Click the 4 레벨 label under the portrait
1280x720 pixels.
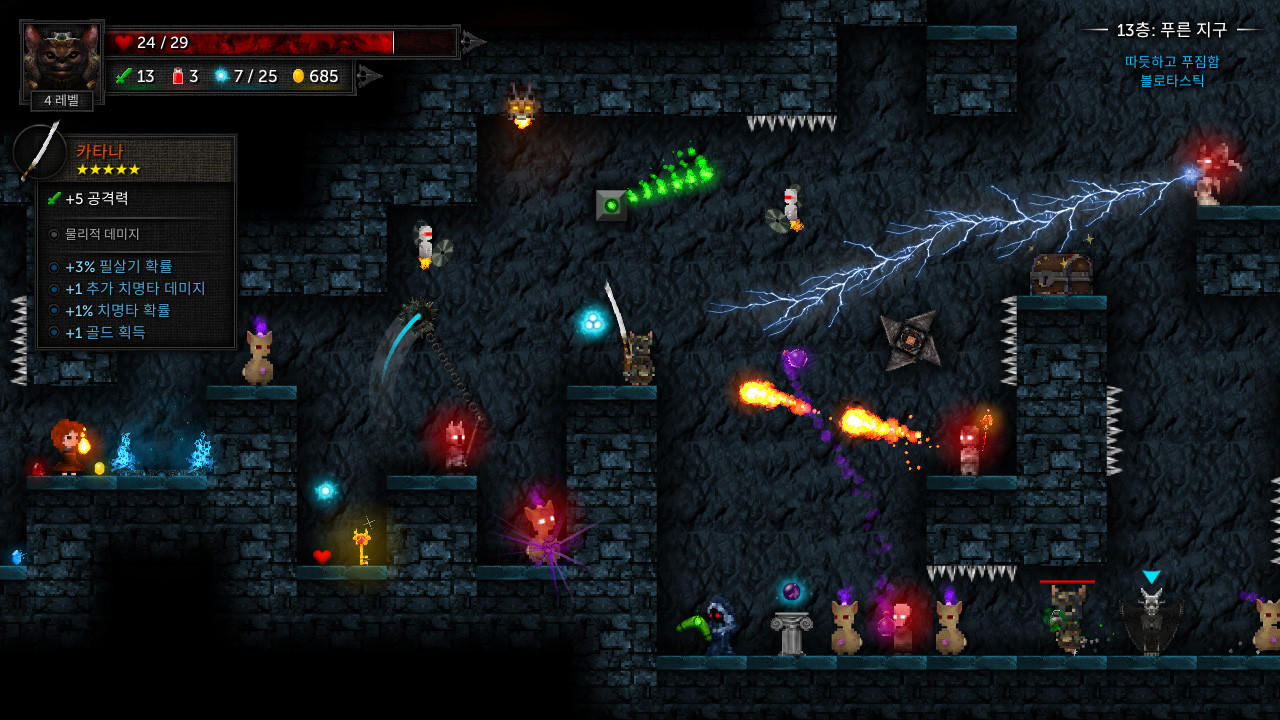pos(62,101)
